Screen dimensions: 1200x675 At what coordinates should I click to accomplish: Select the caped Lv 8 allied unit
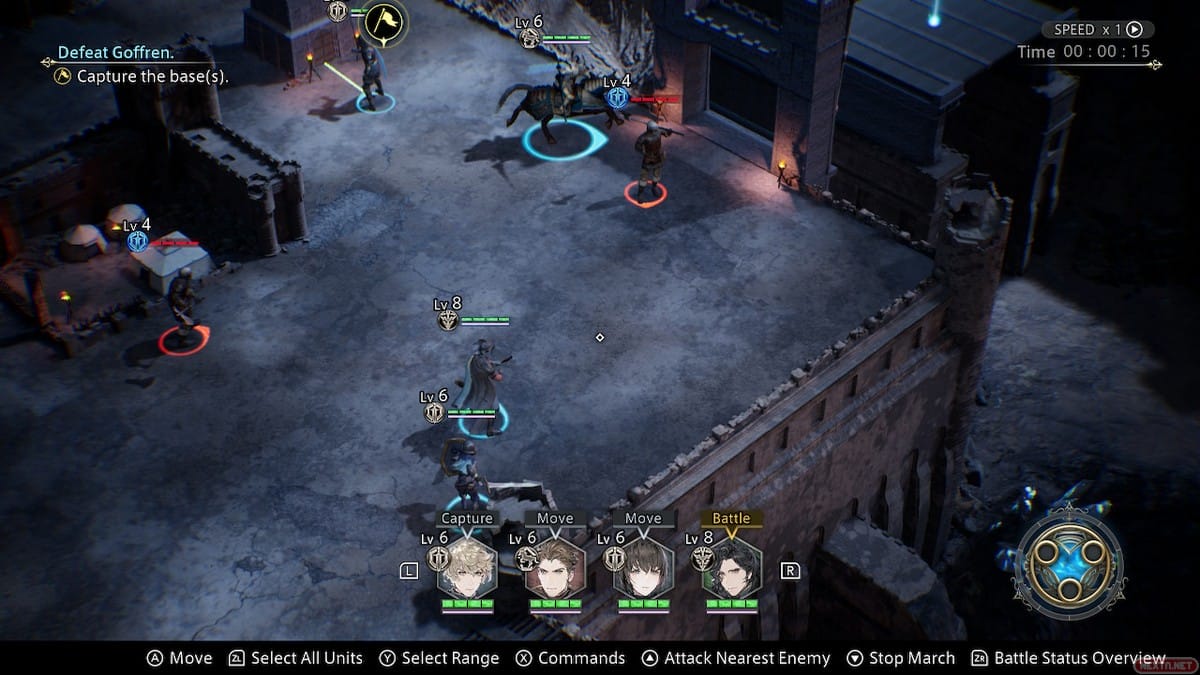coord(483,385)
